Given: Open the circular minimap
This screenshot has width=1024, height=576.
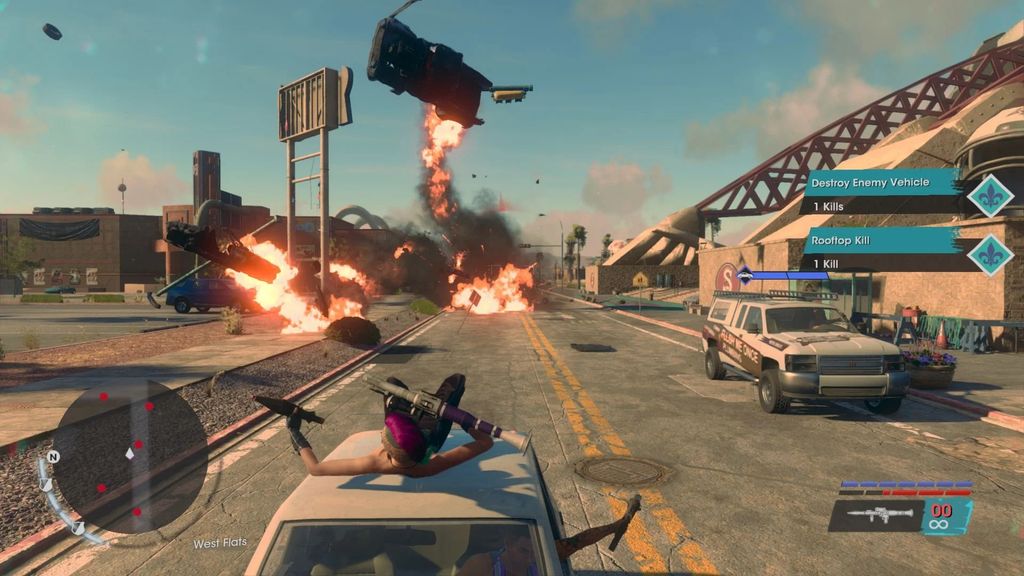Looking at the screenshot, I should pos(129,455).
